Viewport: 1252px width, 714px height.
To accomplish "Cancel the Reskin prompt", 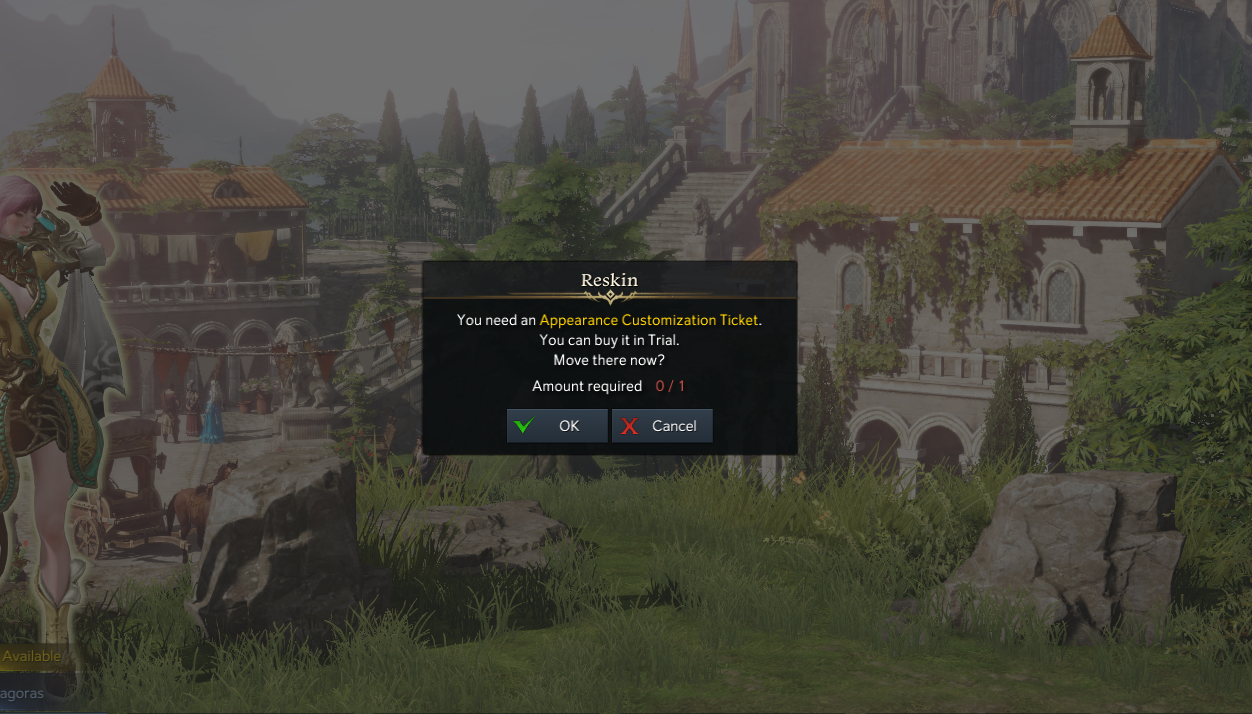I will [x=662, y=426].
